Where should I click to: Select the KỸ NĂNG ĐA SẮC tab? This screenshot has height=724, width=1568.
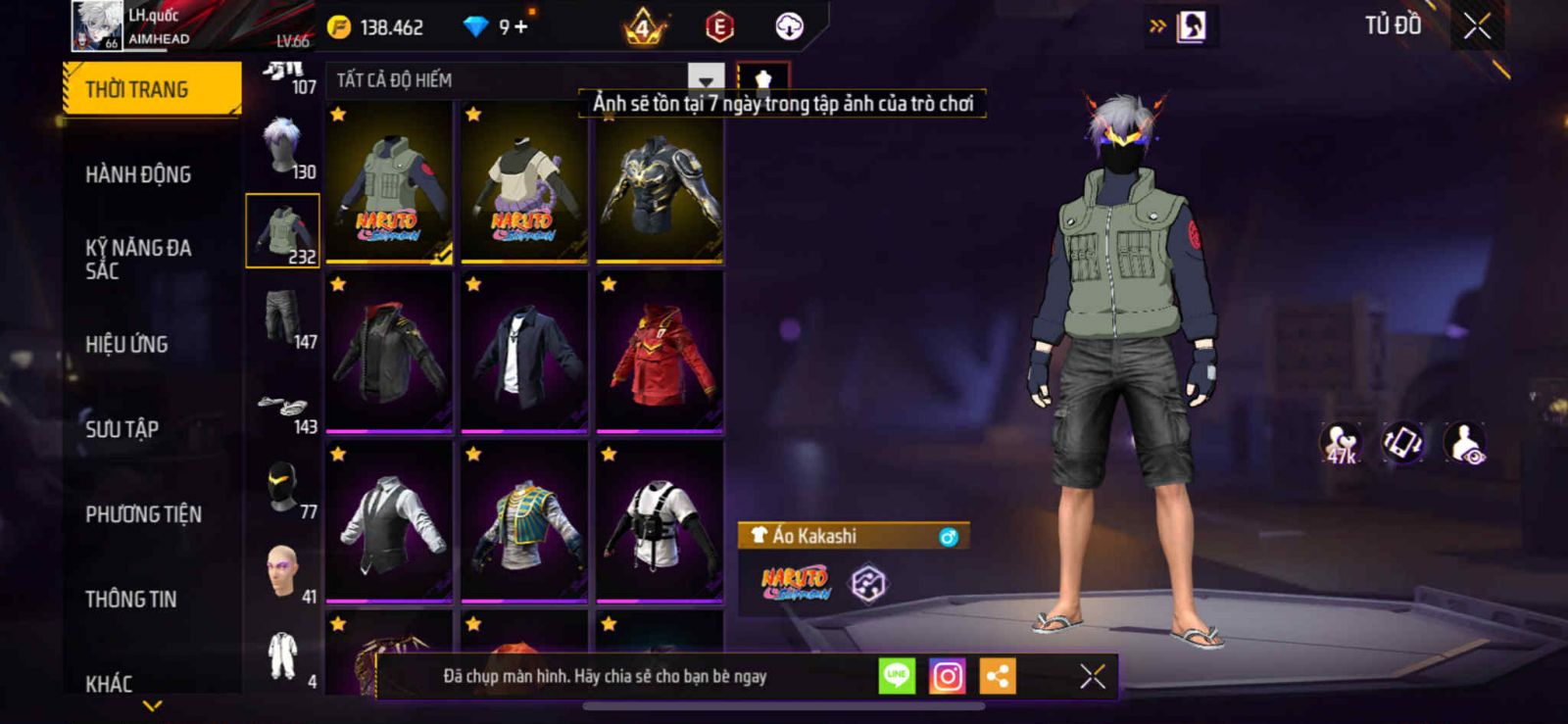point(138,259)
